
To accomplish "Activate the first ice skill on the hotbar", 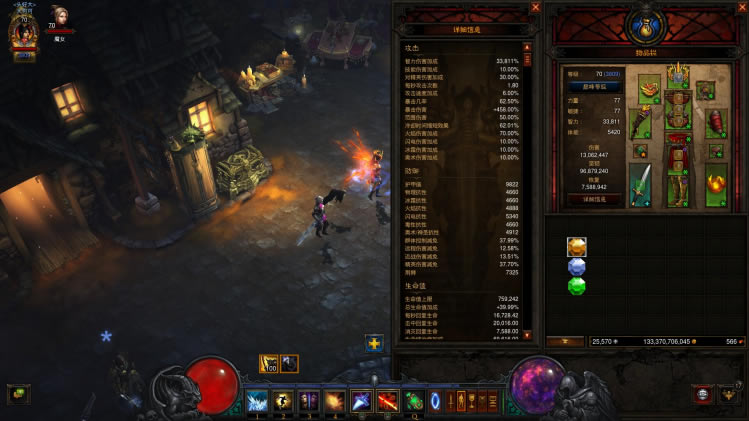I will click(256, 401).
